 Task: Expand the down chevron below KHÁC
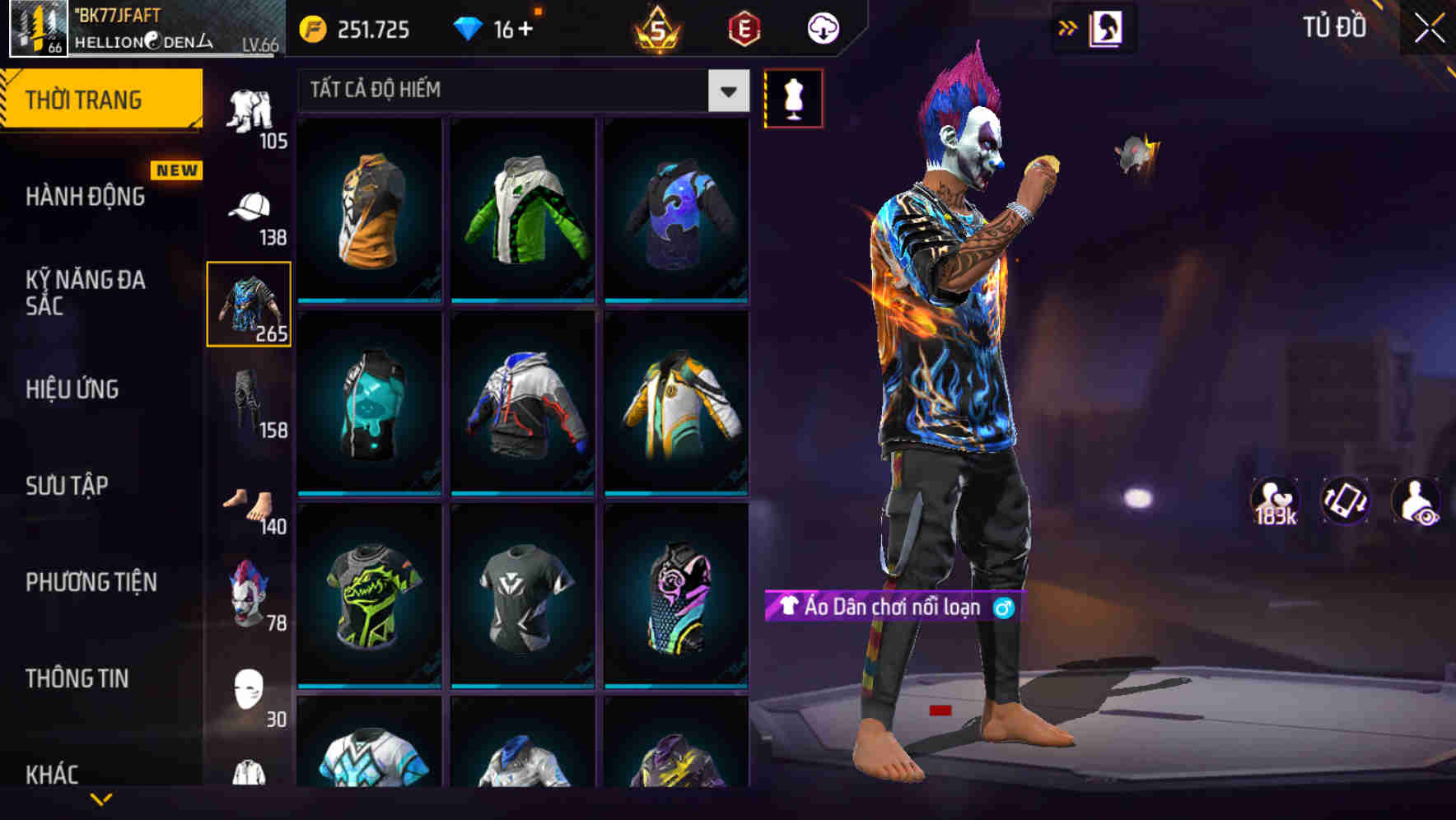tap(101, 800)
